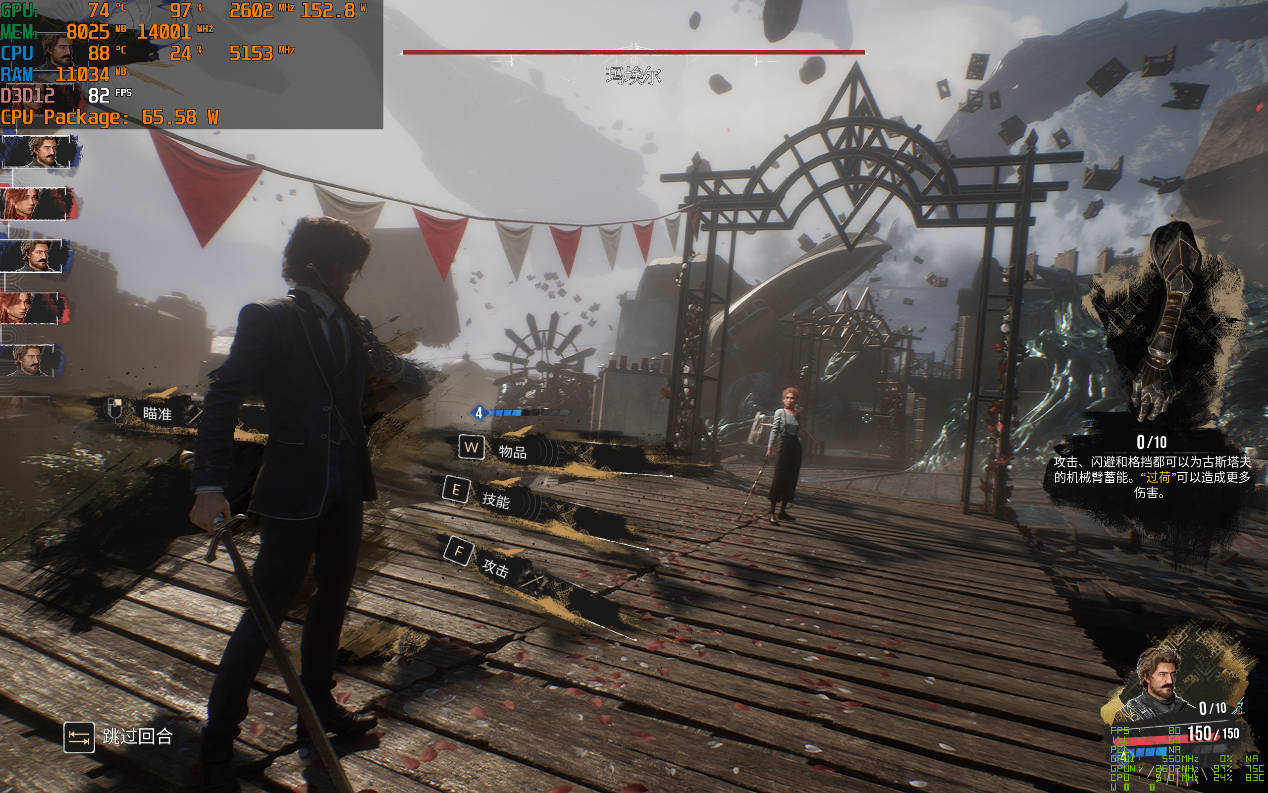This screenshot has height=793, width=1268.
Task: Open the 物品 items menu
Action: coord(511,451)
